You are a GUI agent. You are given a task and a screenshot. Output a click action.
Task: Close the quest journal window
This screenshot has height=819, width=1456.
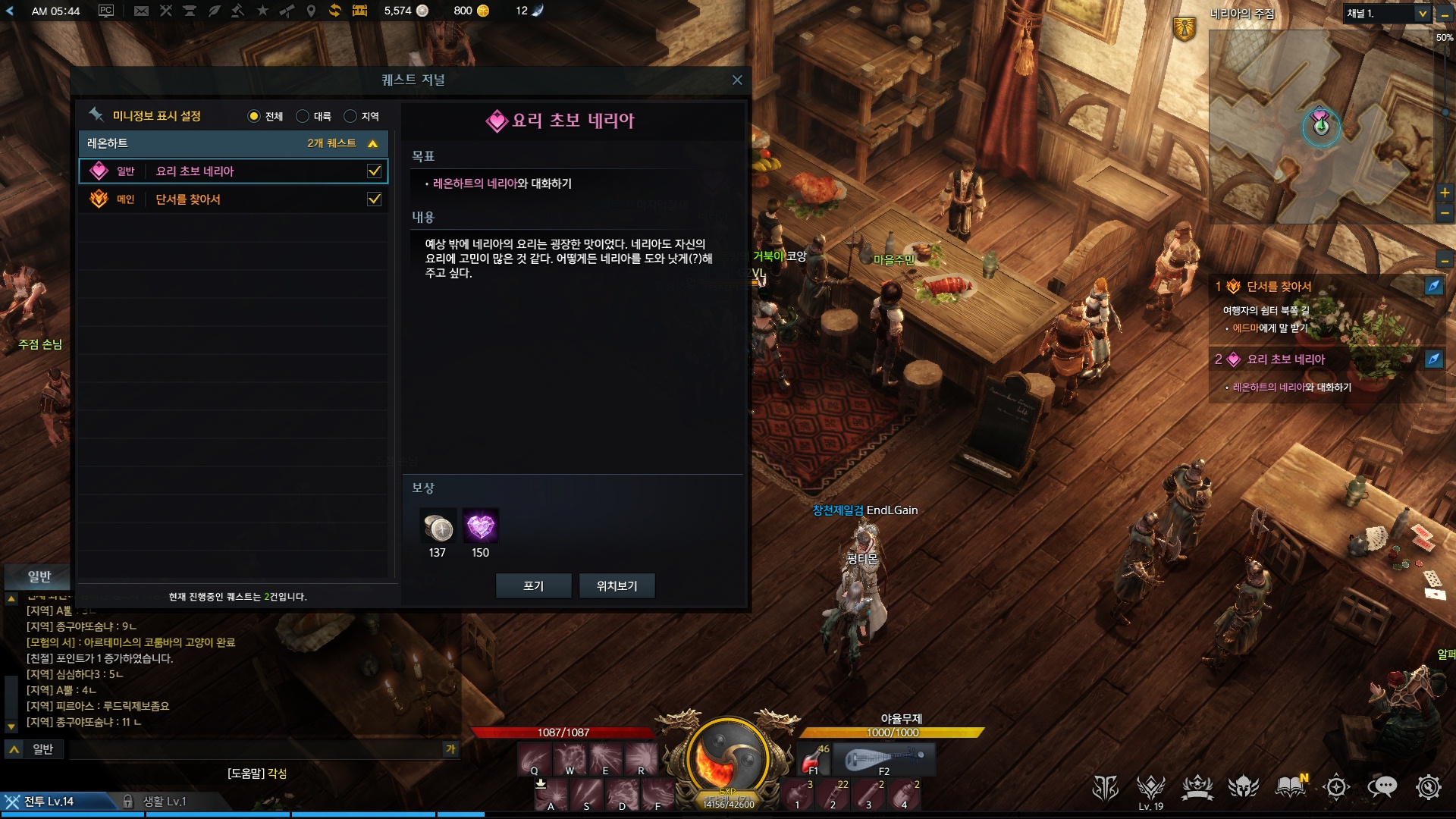pos(737,80)
